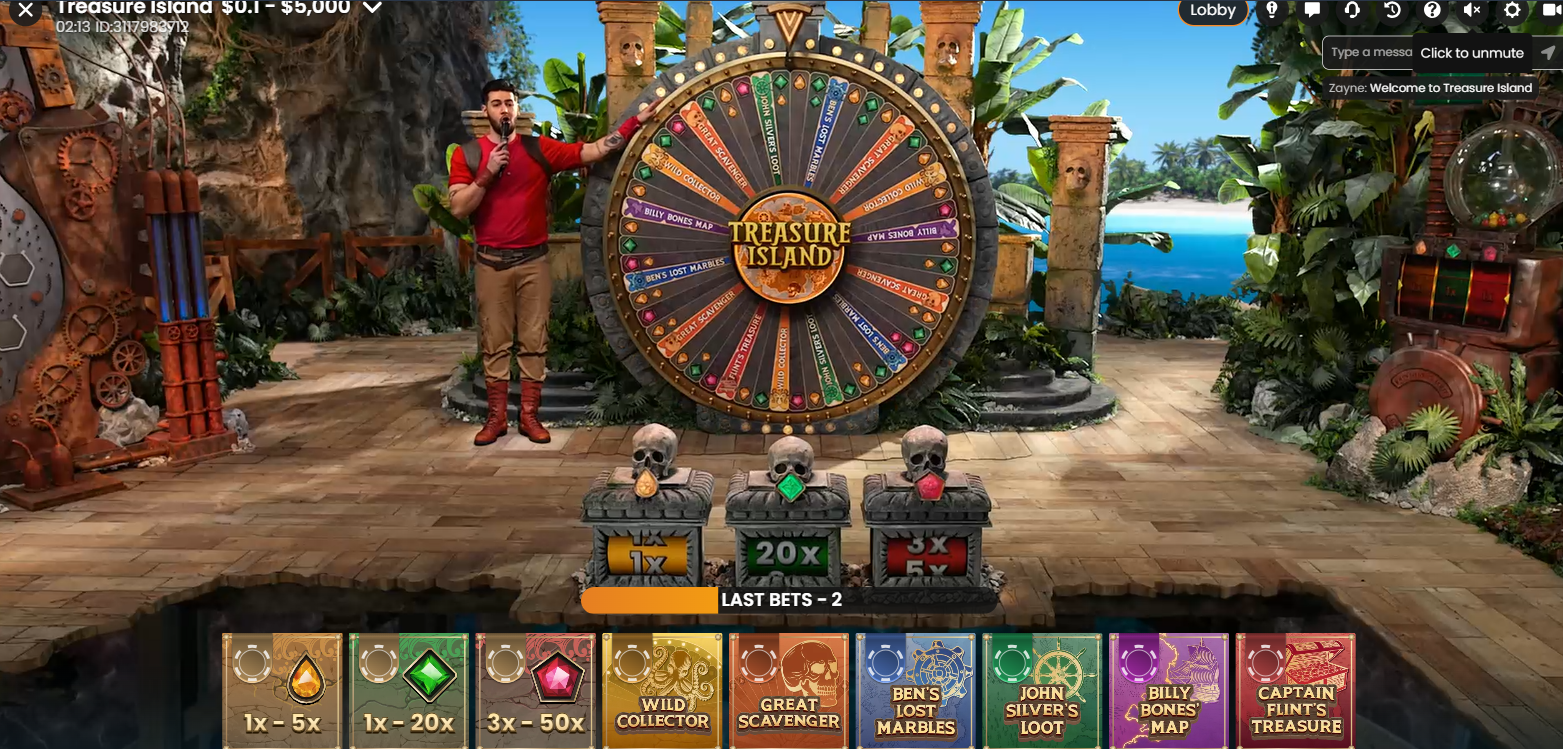Unmute the game sound
This screenshot has height=749, width=1563.
click(x=1472, y=52)
